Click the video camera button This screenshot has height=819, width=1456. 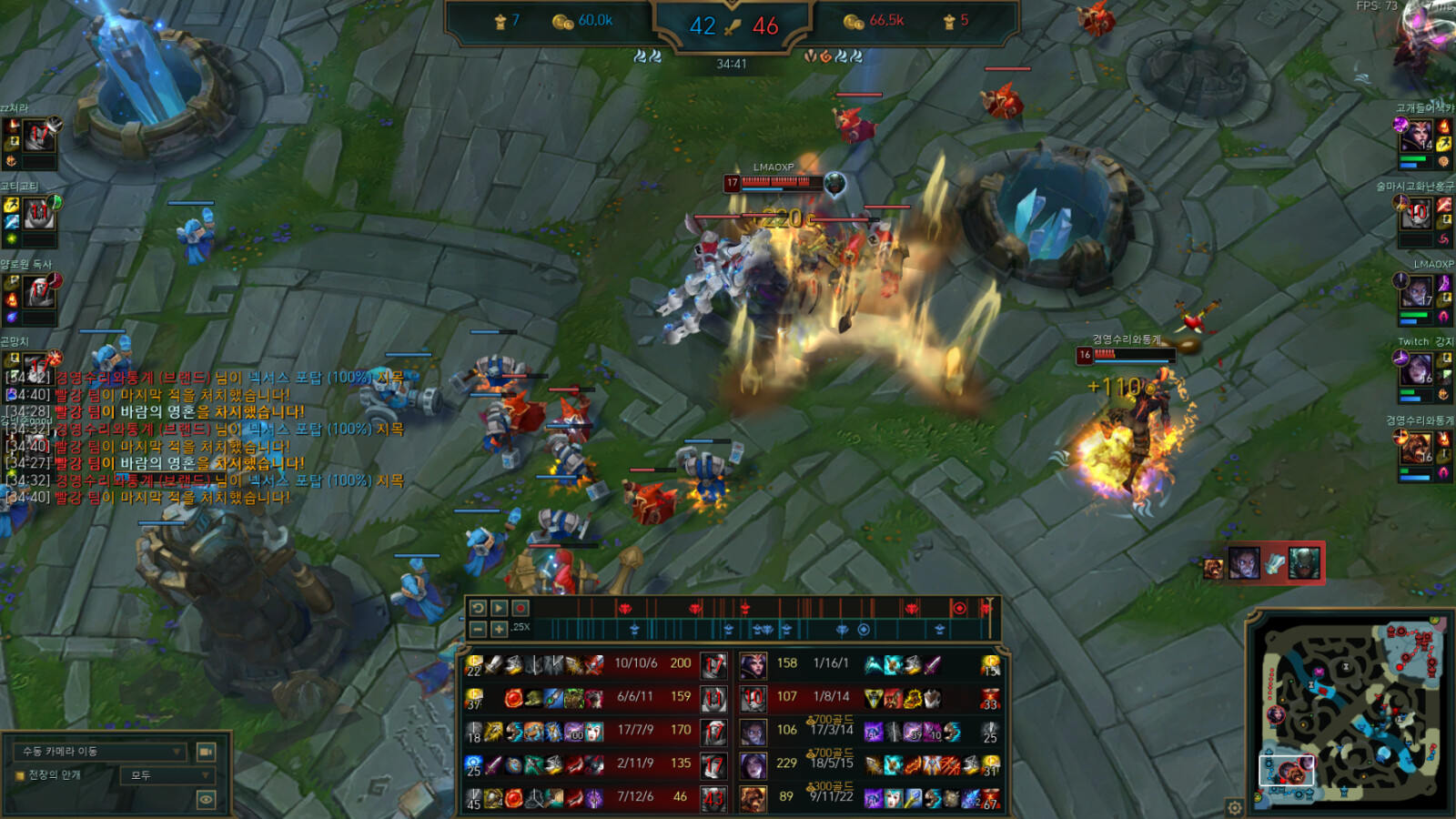(207, 752)
